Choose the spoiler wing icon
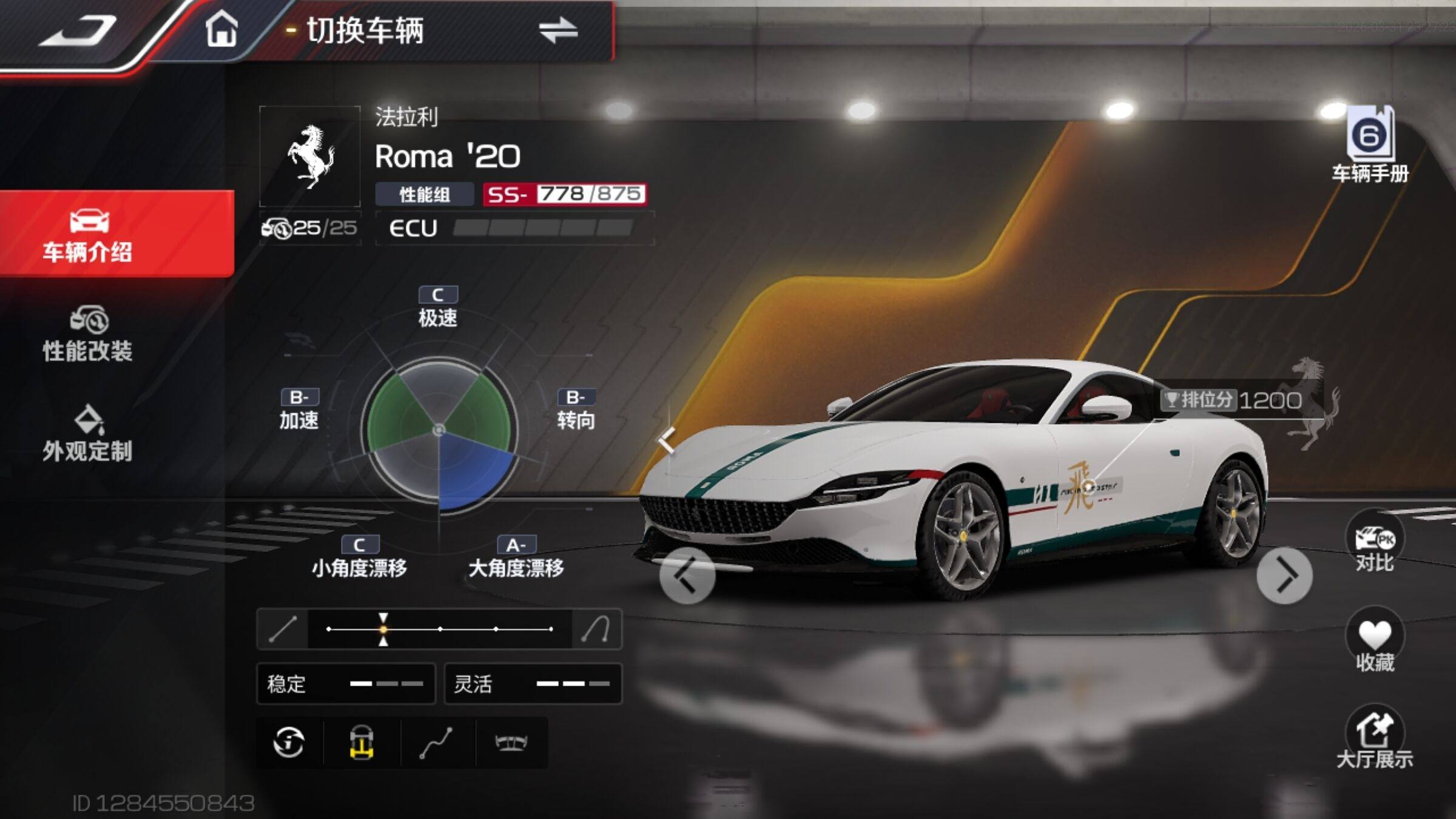This screenshot has height=819, width=1456. tap(511, 742)
